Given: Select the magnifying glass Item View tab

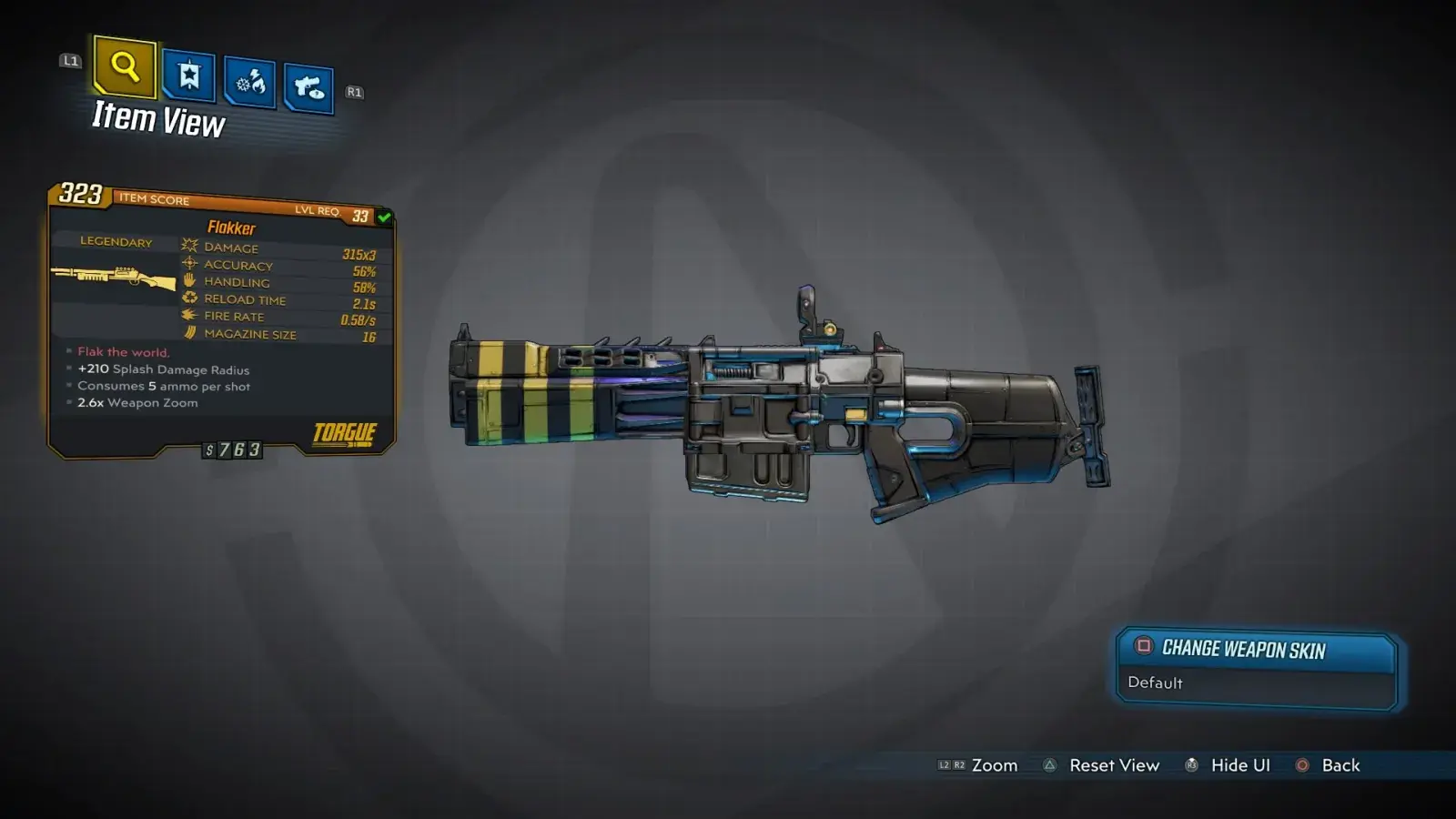Looking at the screenshot, I should tap(125, 66).
